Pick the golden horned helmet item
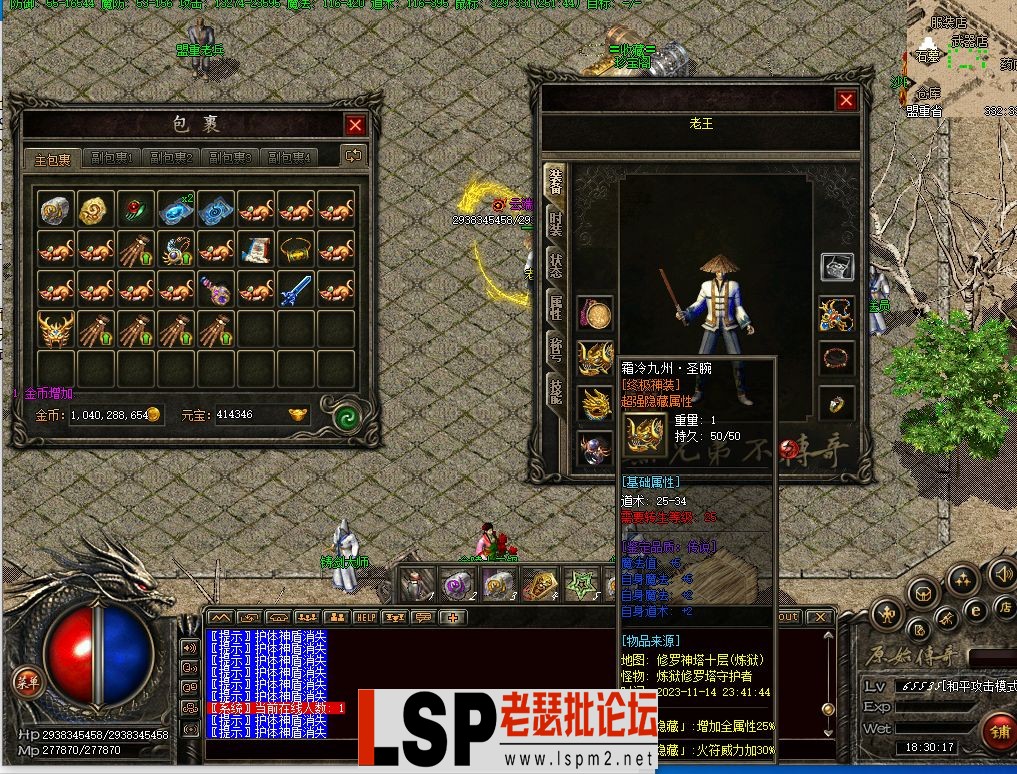The image size is (1017, 774). 56,329
